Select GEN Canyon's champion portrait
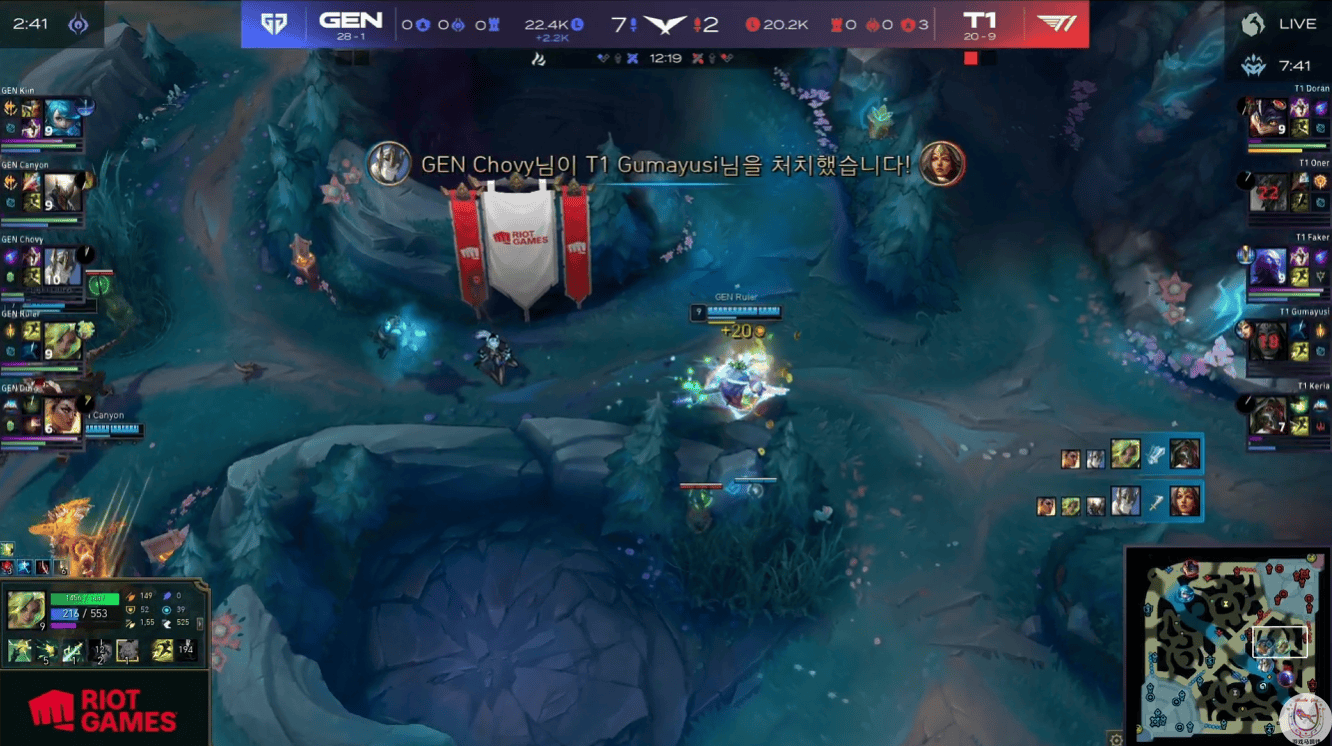Screen dimensions: 1332x746 [x=62, y=193]
